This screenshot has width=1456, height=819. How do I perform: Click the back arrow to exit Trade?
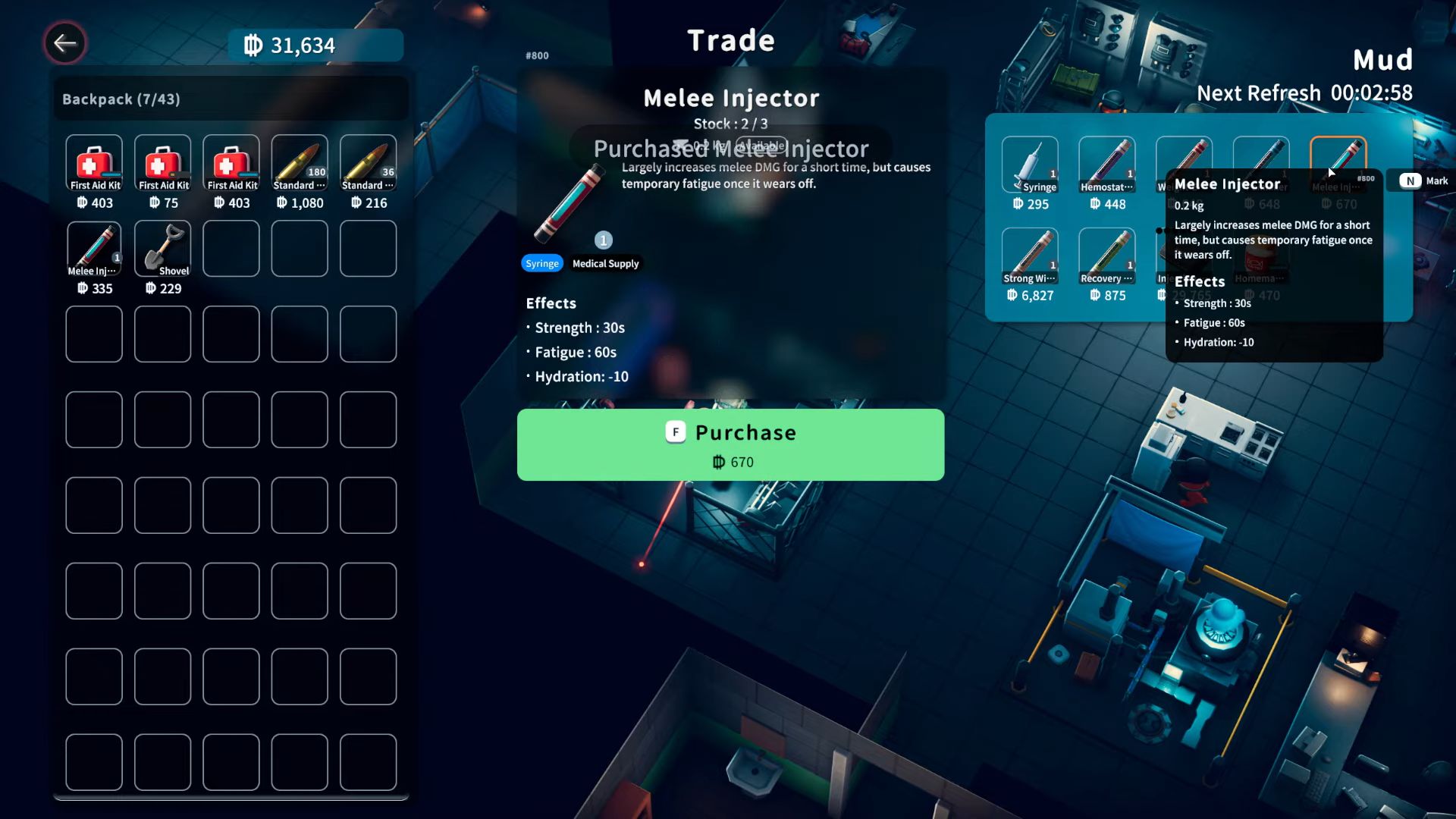click(64, 43)
